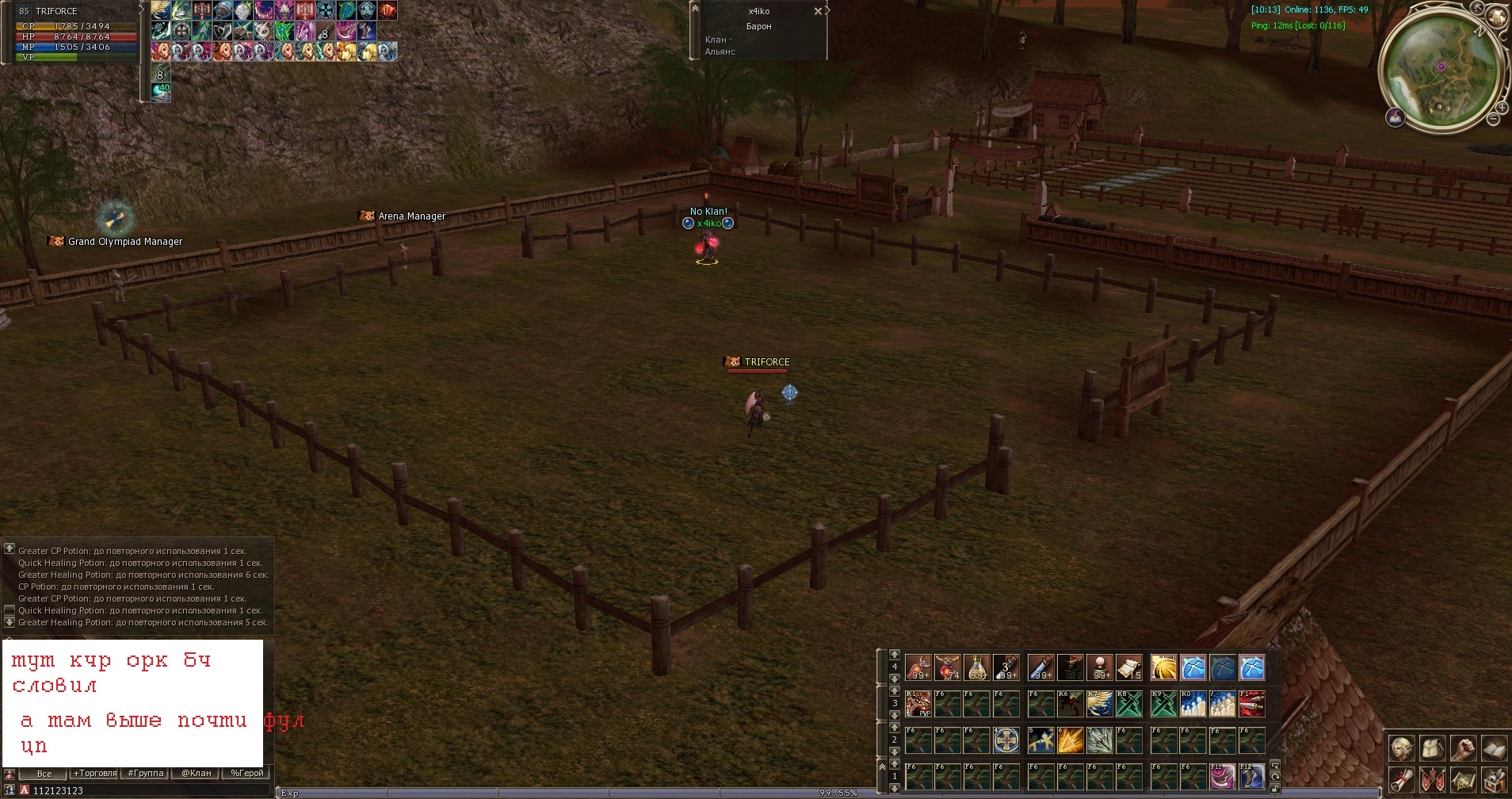Open the inventory backpack icon
Image resolution: width=1512 pixels, height=799 pixels.
(x=1432, y=747)
